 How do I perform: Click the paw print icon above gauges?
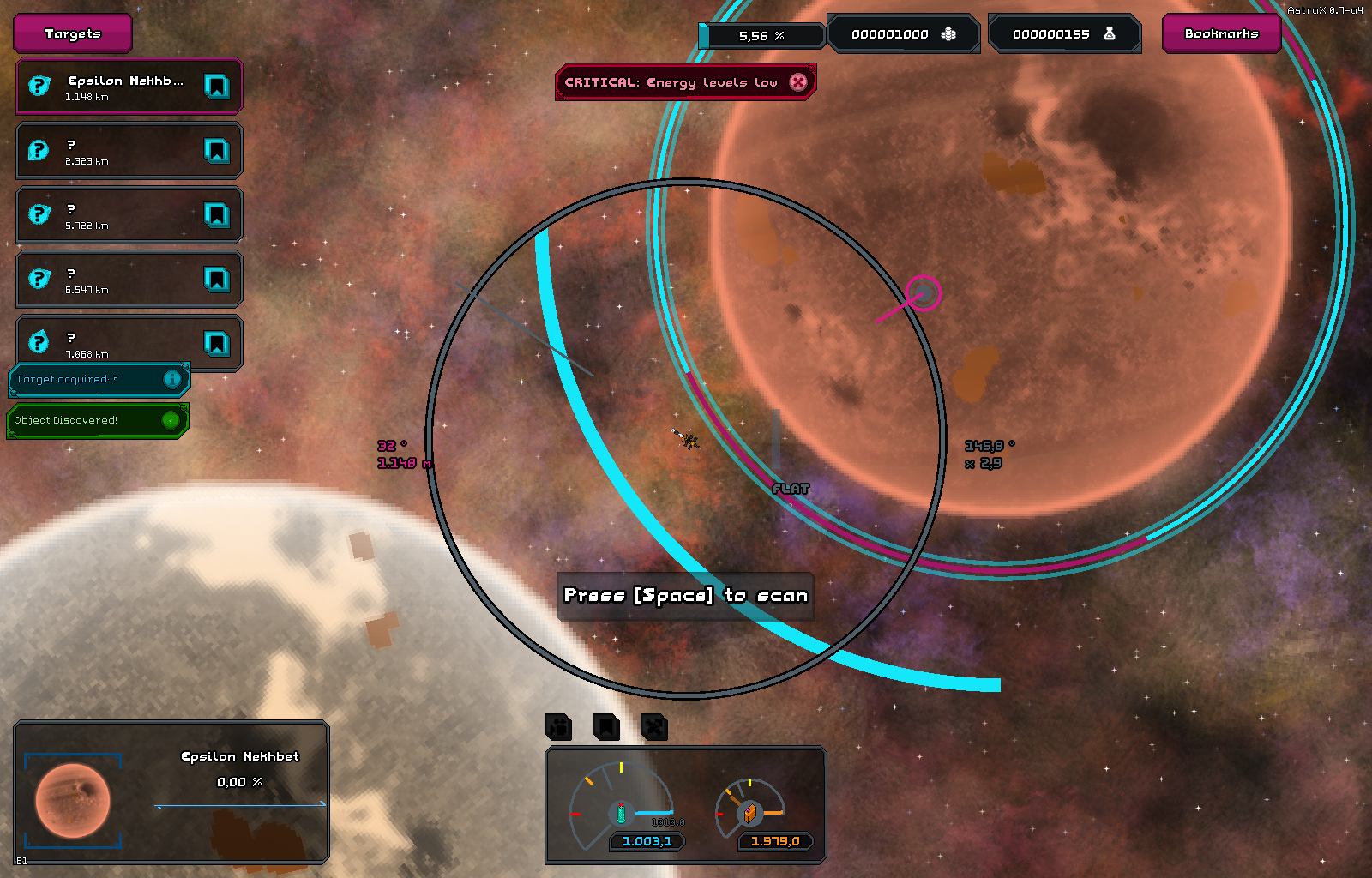coord(558,727)
